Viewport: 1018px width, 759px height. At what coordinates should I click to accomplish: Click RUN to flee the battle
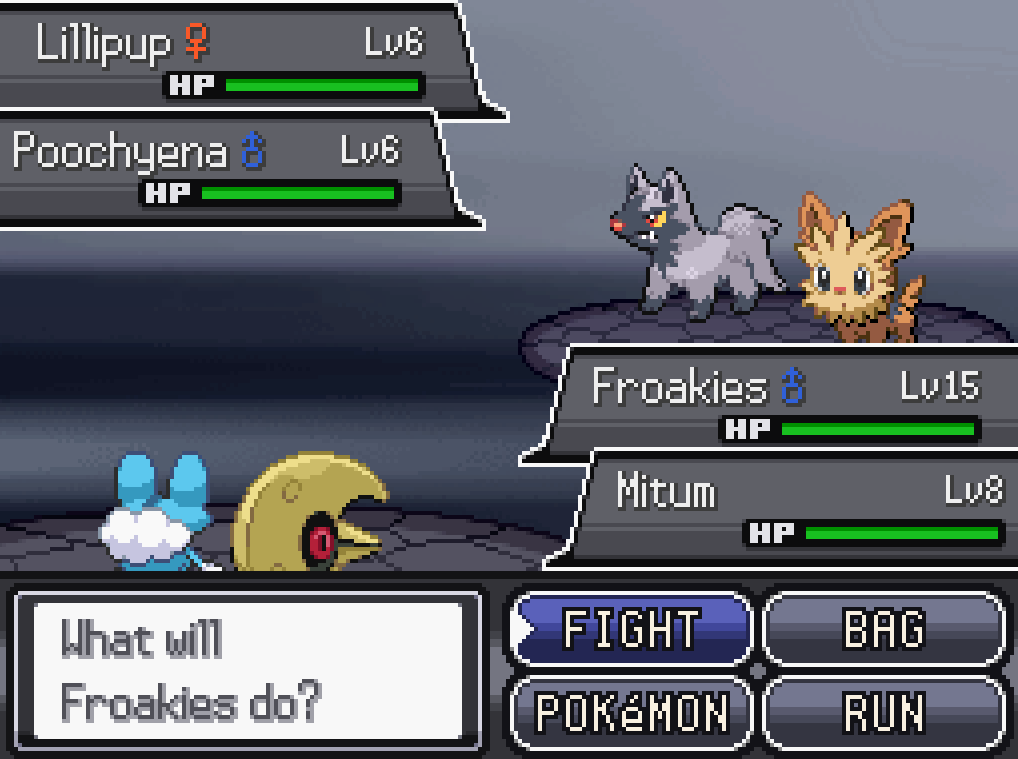883,712
